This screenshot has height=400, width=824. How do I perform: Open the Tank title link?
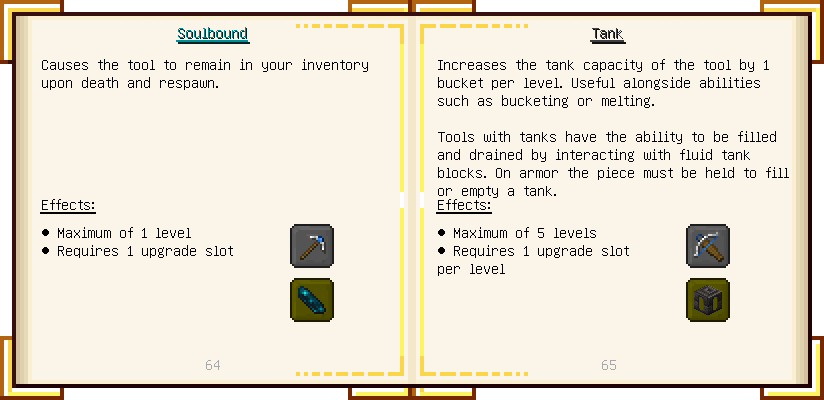pos(607,34)
